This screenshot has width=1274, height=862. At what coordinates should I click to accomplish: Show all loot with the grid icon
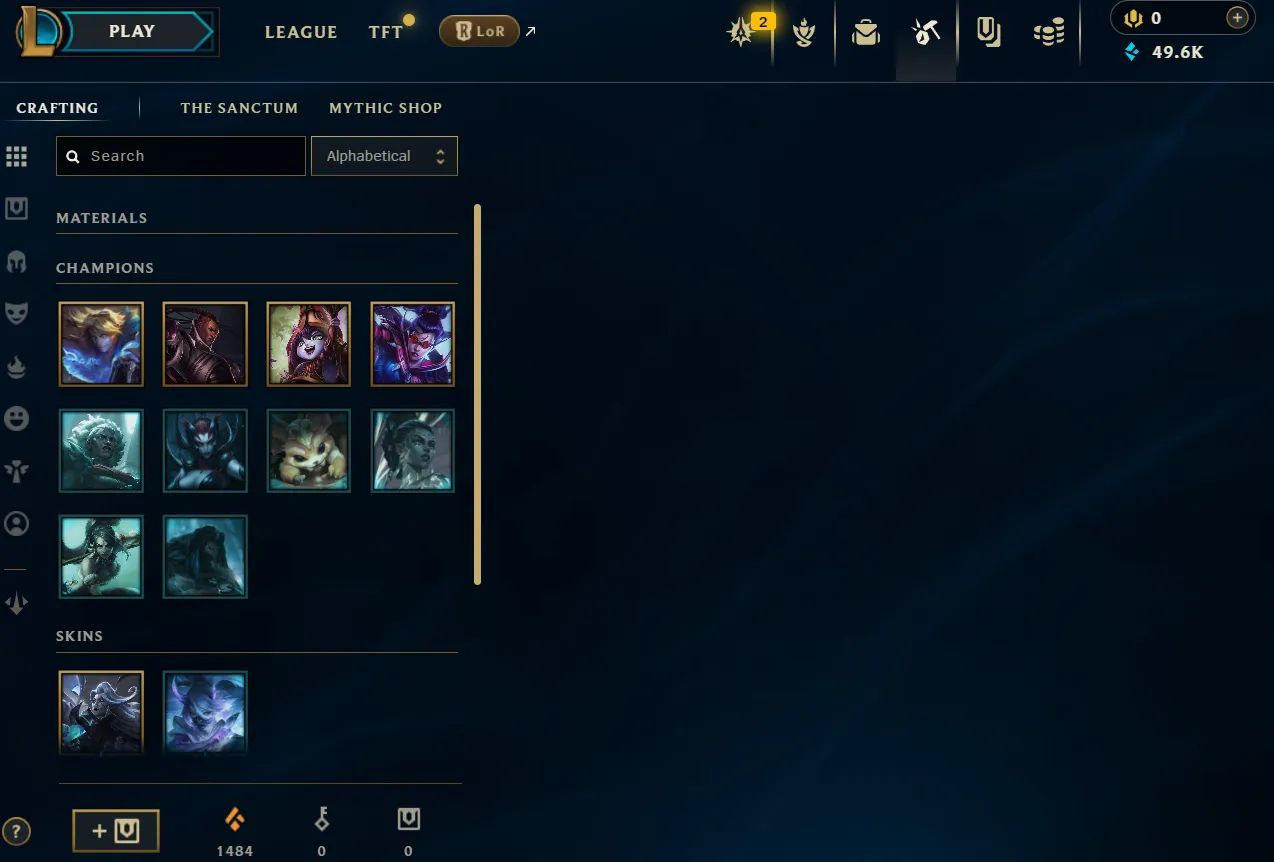(17, 156)
